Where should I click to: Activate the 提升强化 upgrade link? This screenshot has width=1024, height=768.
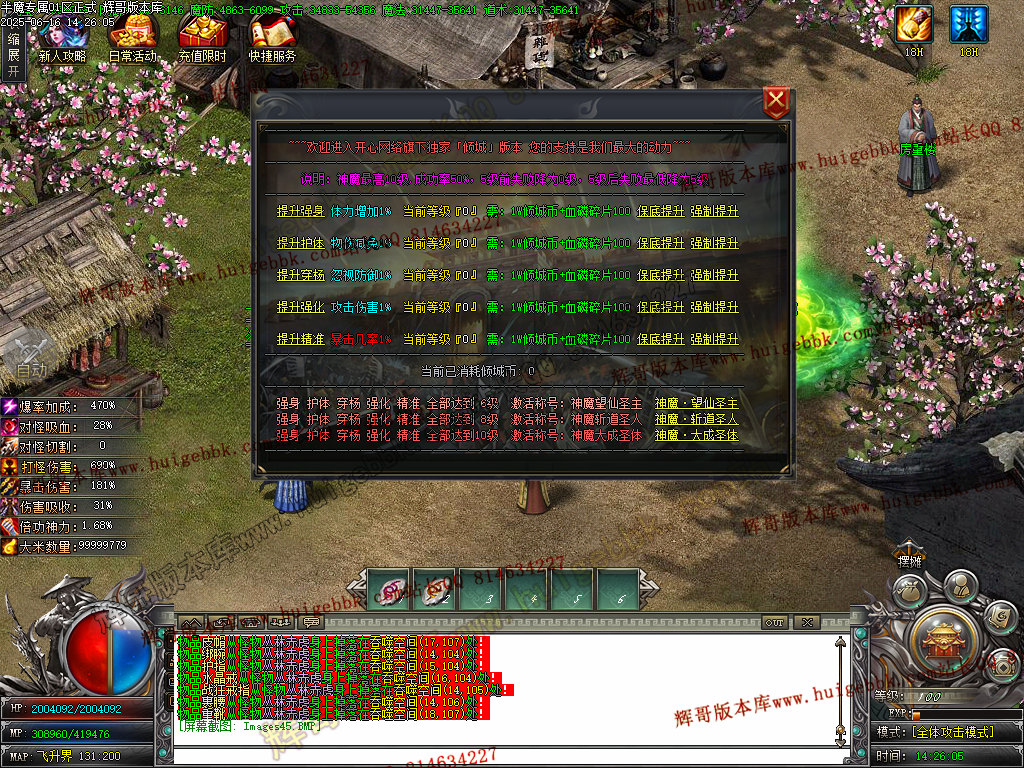(300, 307)
